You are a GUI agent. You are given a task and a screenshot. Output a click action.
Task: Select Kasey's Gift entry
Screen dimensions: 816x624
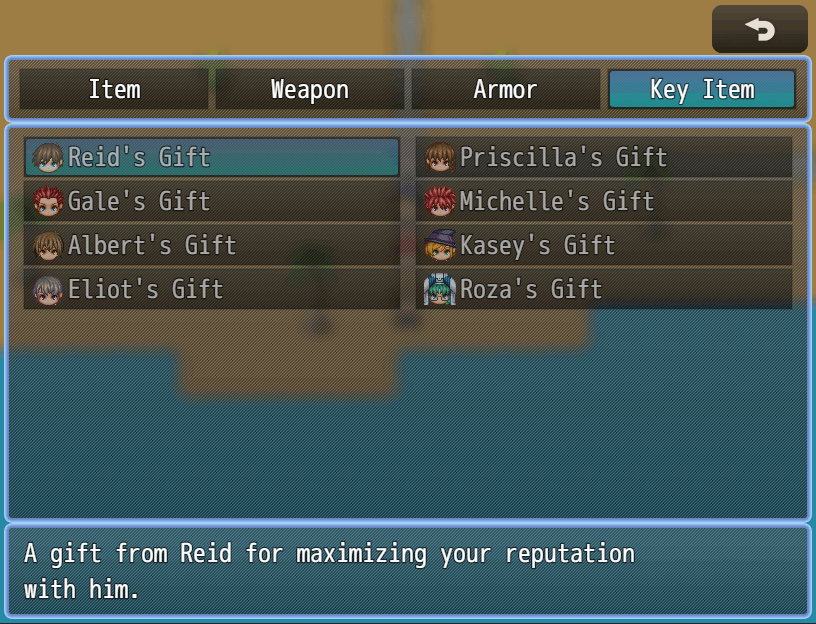604,245
